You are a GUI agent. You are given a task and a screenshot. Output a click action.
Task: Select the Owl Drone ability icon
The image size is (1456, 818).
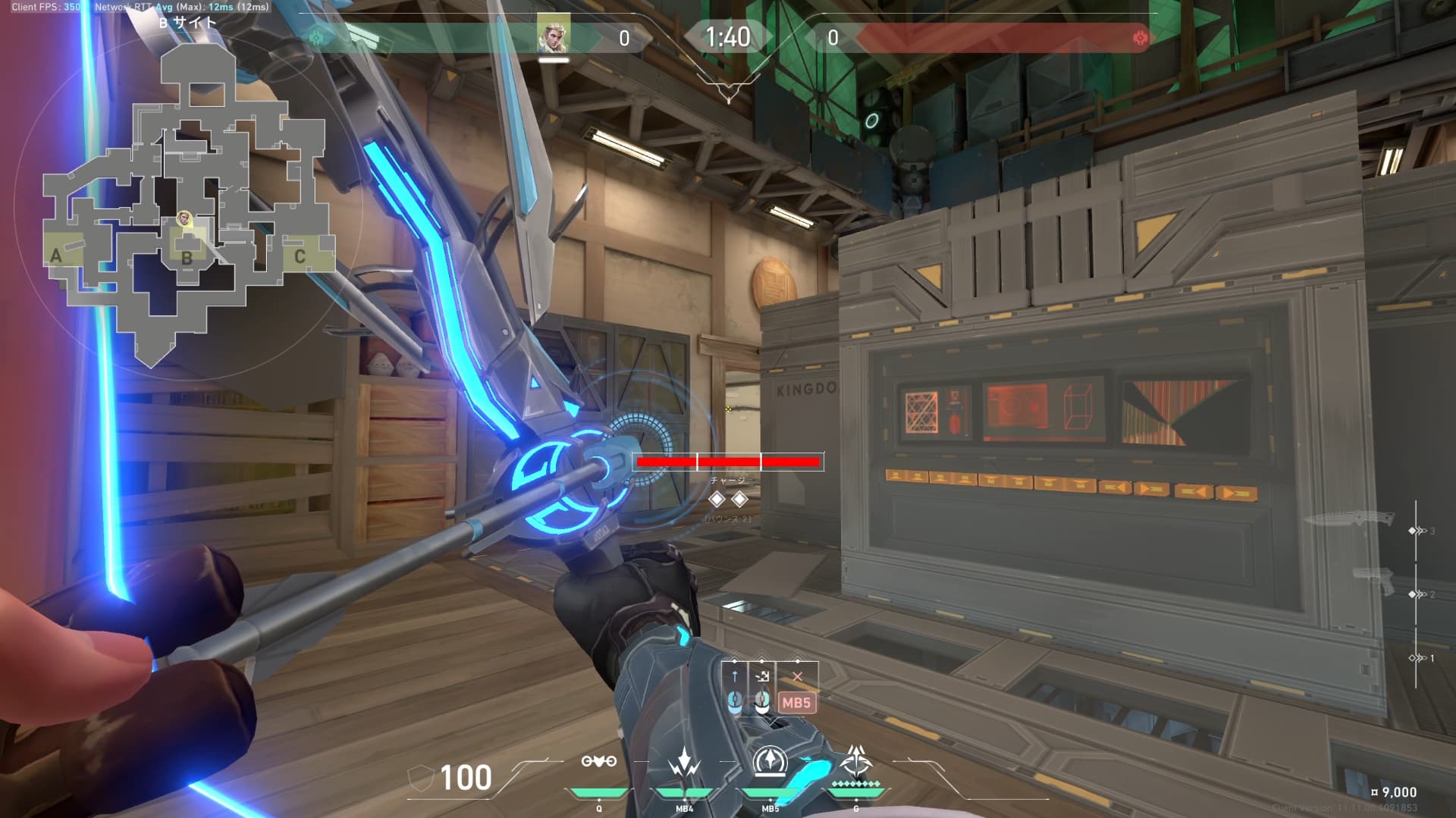(x=598, y=762)
